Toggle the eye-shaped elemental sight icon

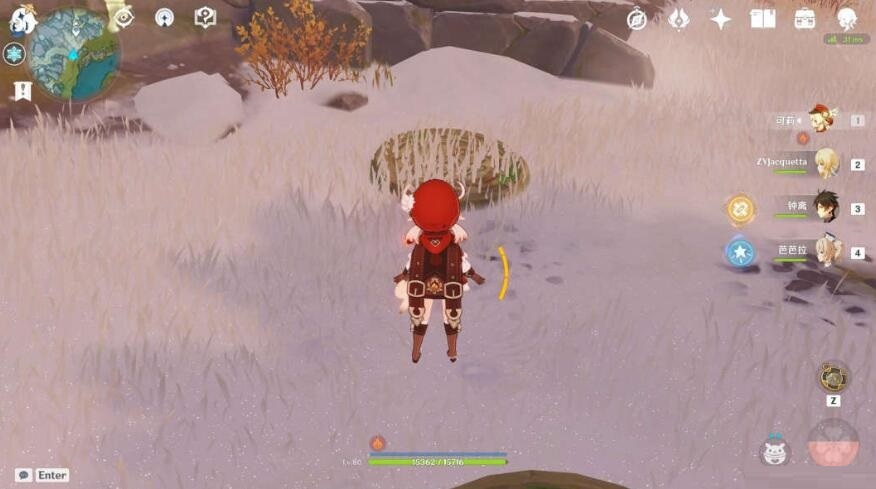pos(124,17)
